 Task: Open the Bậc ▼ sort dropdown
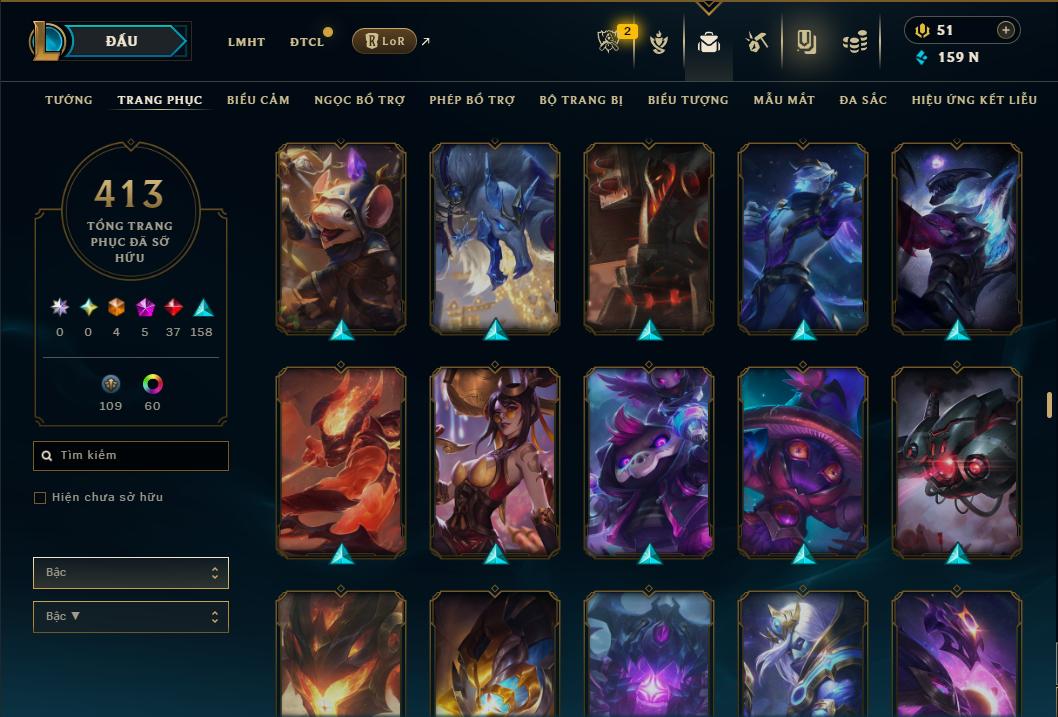pyautogui.click(x=131, y=617)
